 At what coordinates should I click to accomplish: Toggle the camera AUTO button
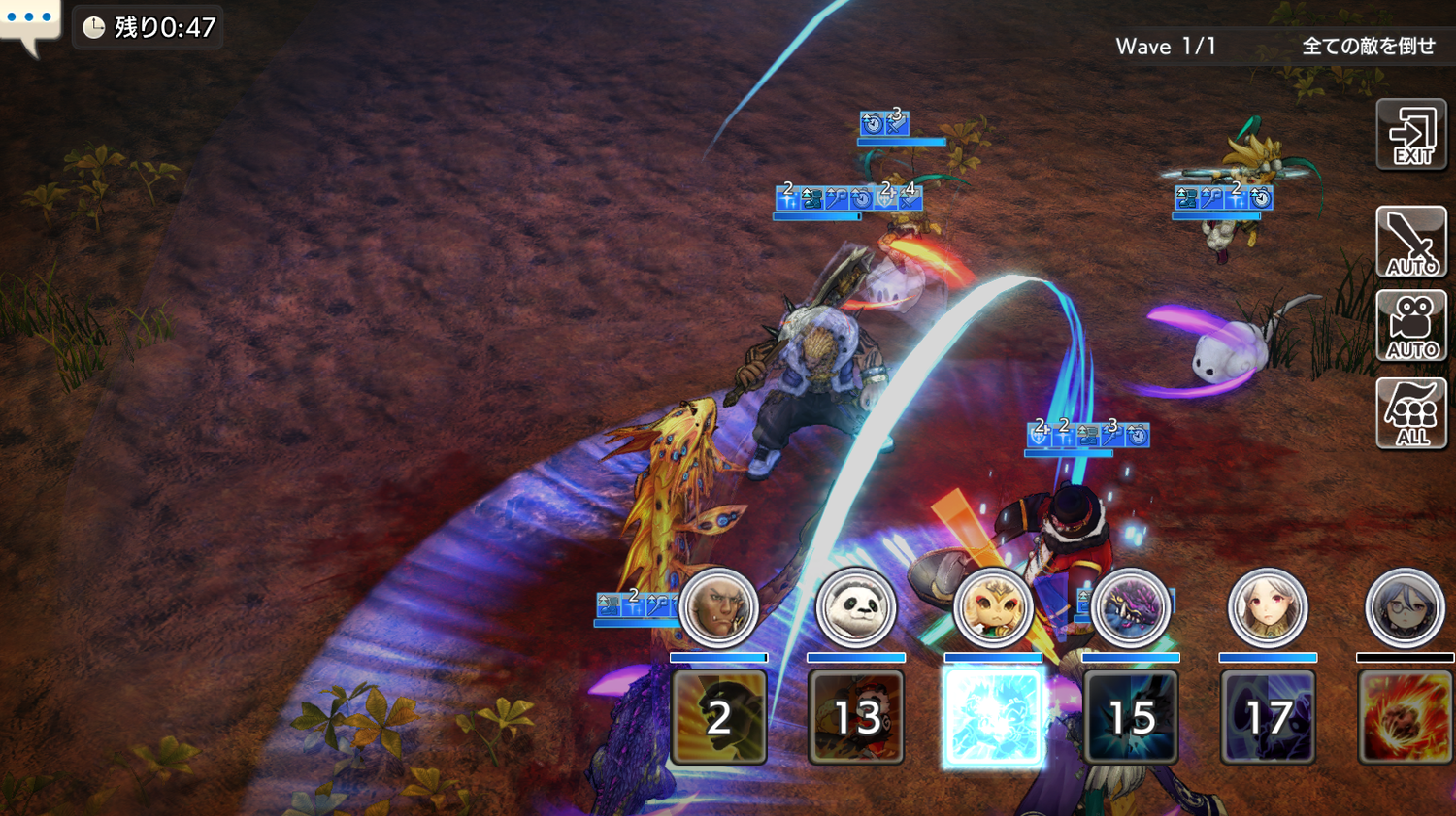pos(1411,326)
